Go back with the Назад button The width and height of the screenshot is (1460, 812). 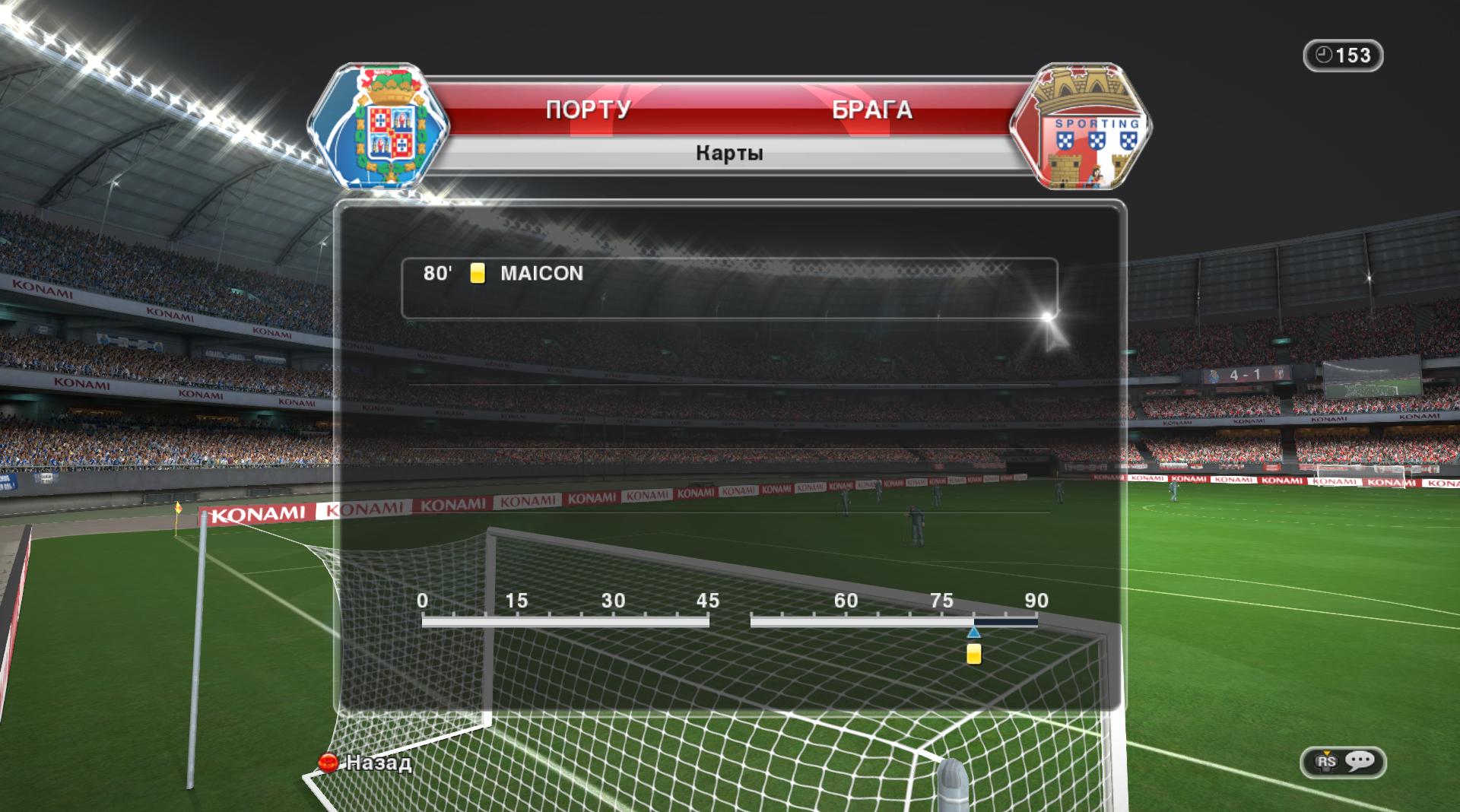coord(367,762)
